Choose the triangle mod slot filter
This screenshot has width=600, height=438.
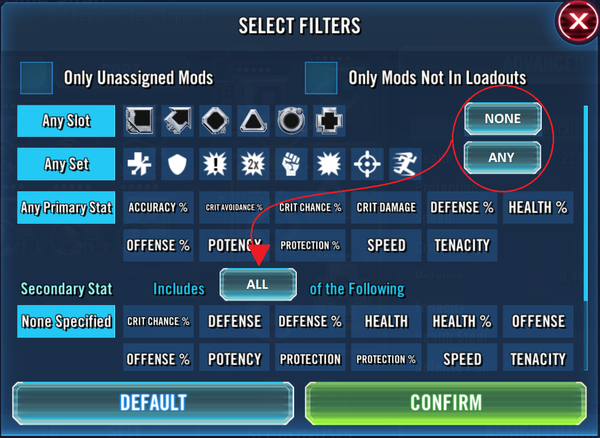(x=252, y=122)
